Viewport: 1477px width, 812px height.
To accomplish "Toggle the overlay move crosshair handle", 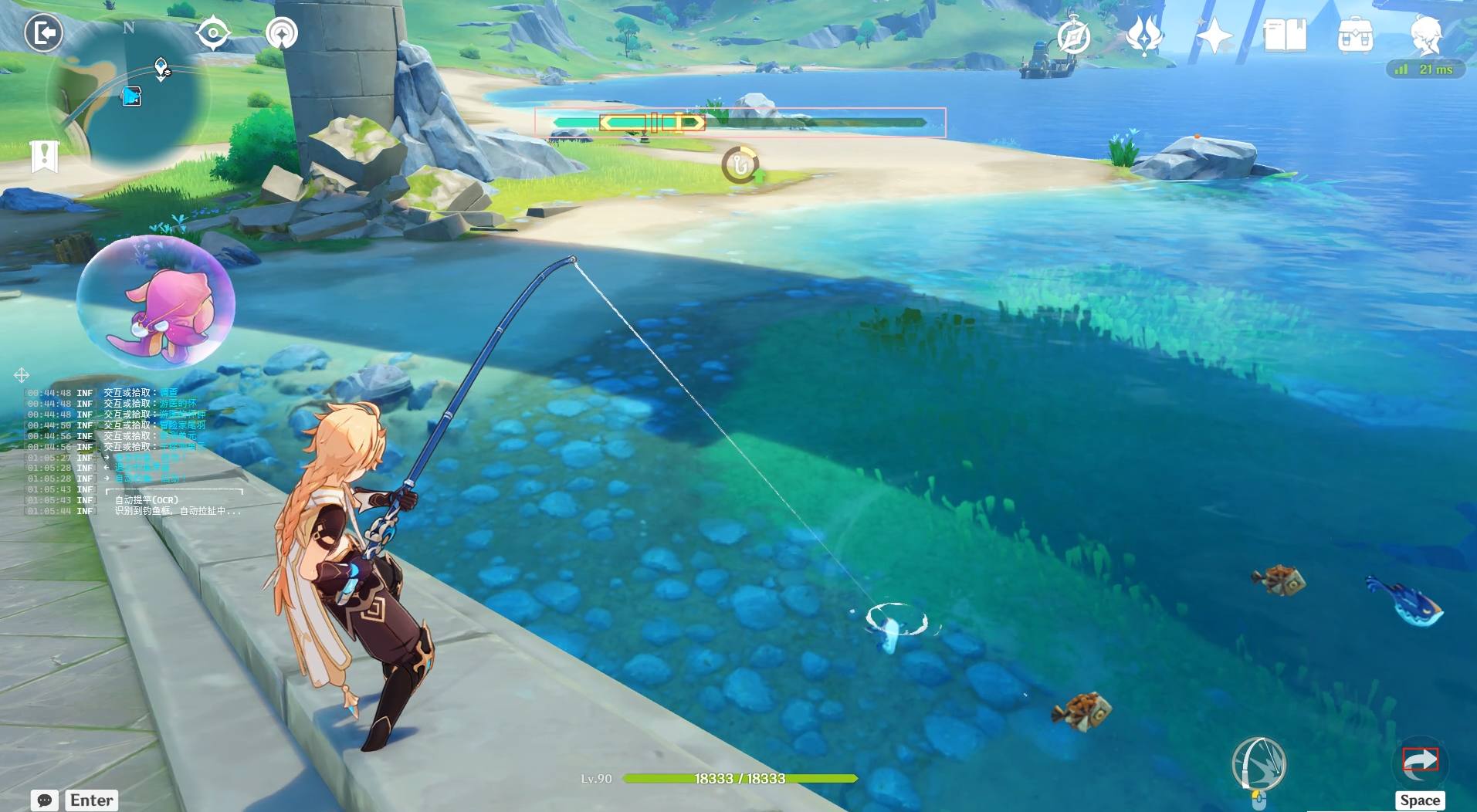I will 22,376.
